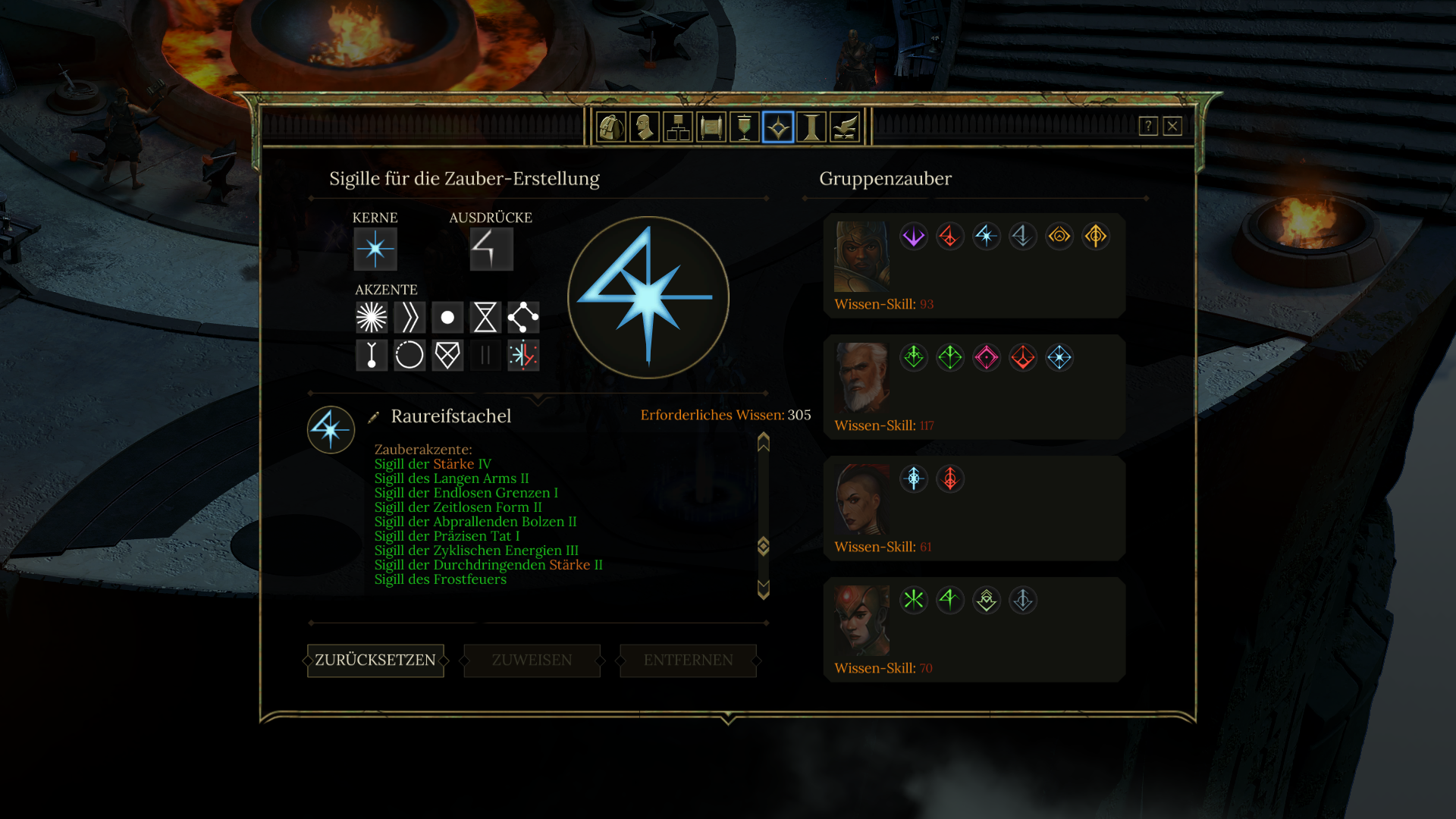Switch to the bird and scroll tab

click(x=845, y=127)
